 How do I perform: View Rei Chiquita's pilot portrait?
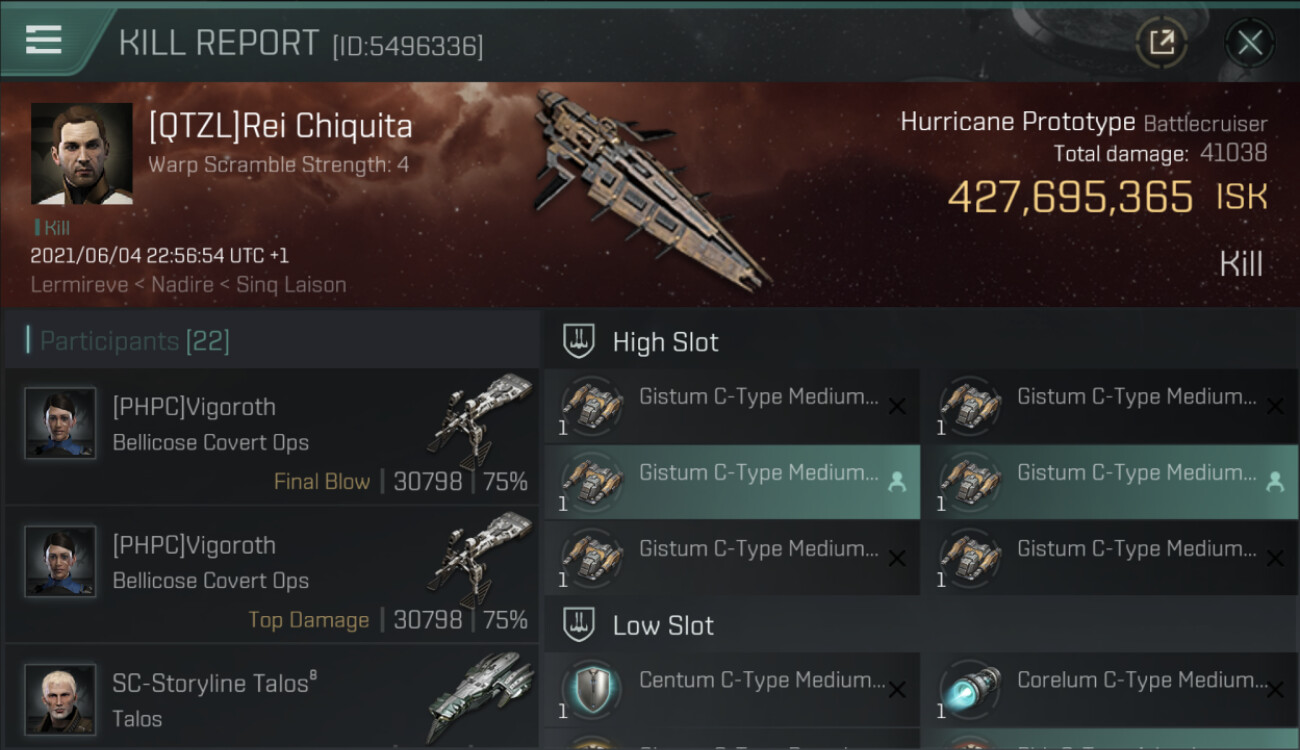82,153
